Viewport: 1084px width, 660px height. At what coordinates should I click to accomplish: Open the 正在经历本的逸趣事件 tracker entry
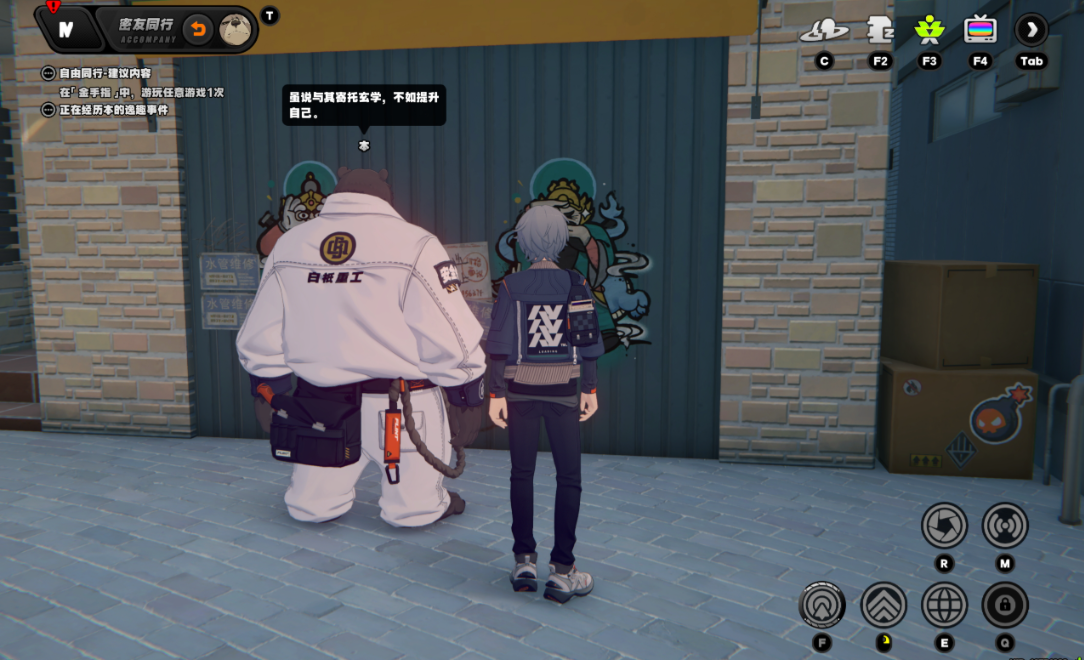point(48,109)
